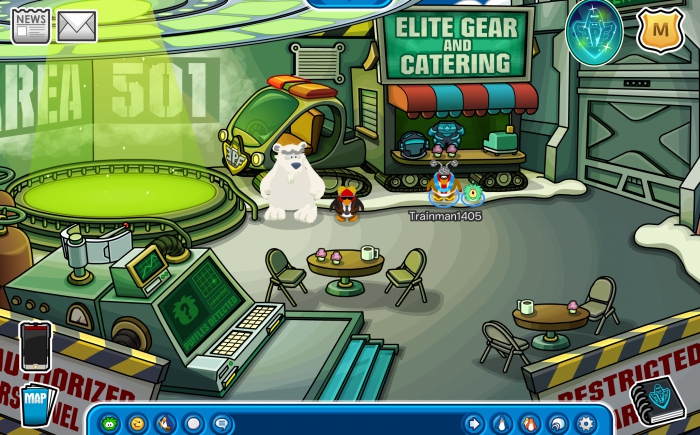This screenshot has width=700, height=435.
Task: Open the mail envelope icon
Action: pyautogui.click(x=76, y=26)
